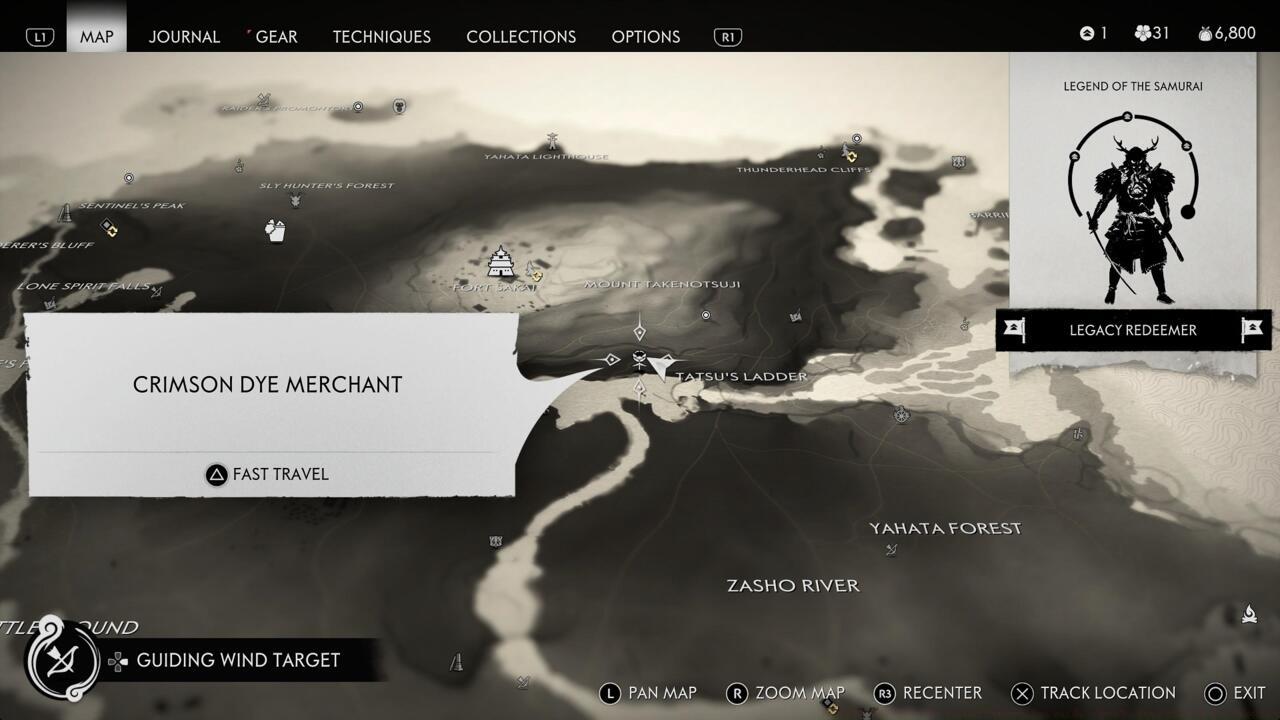Select the TECHNIQUES tab
Viewport: 1280px width, 720px height.
[381, 36]
